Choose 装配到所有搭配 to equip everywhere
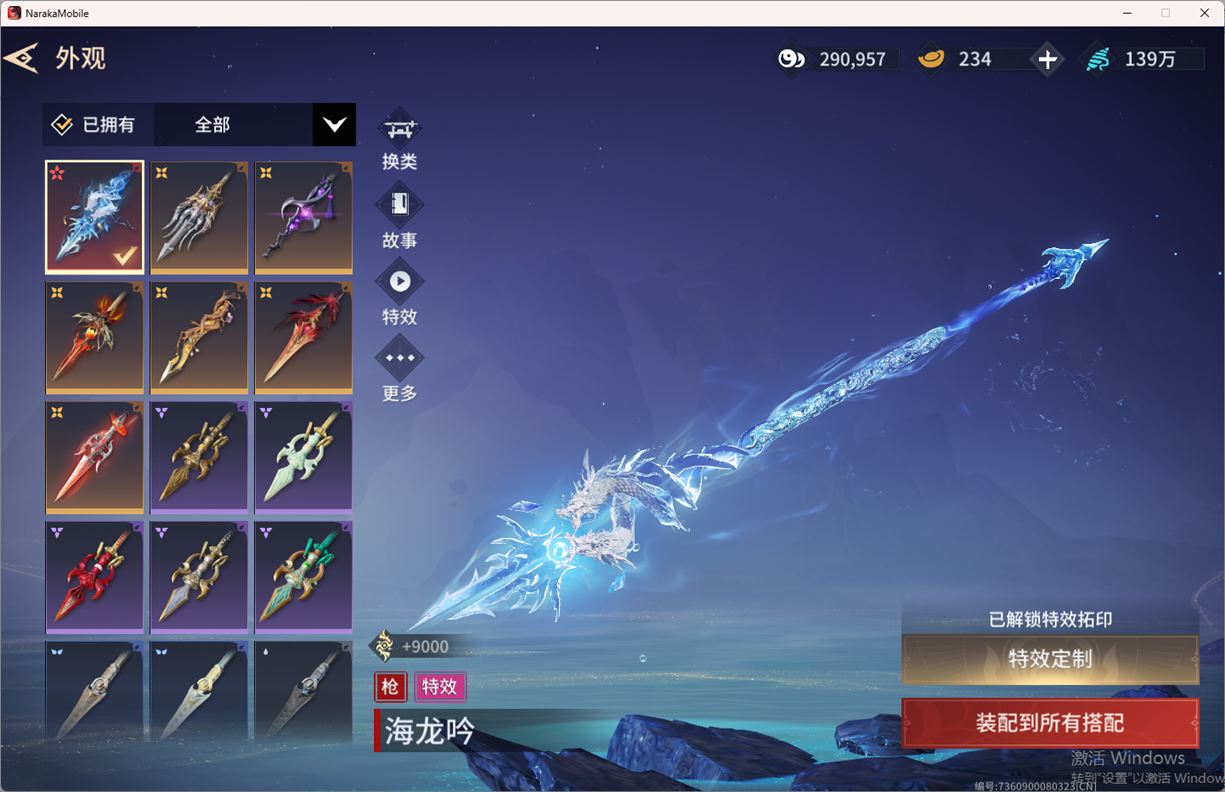 (1050, 722)
